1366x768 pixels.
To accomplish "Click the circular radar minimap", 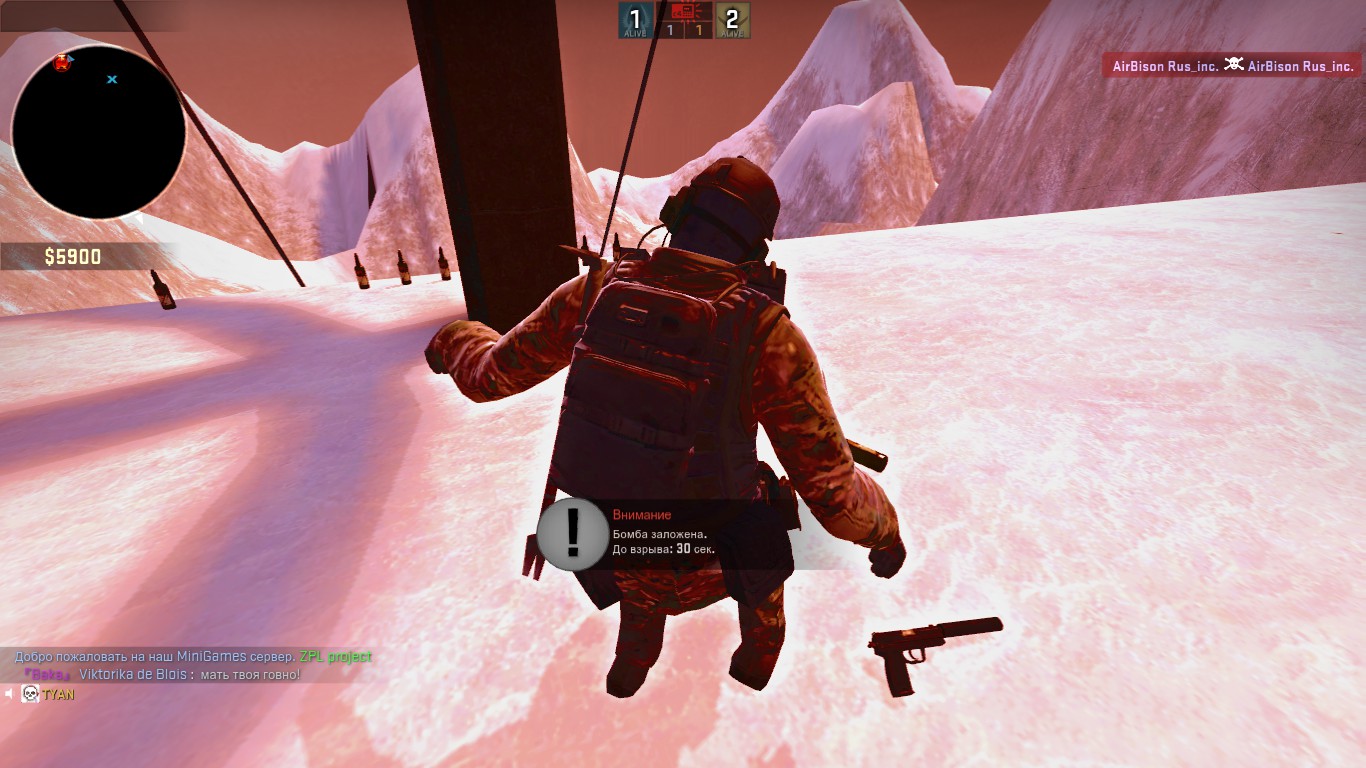I will pos(98,131).
